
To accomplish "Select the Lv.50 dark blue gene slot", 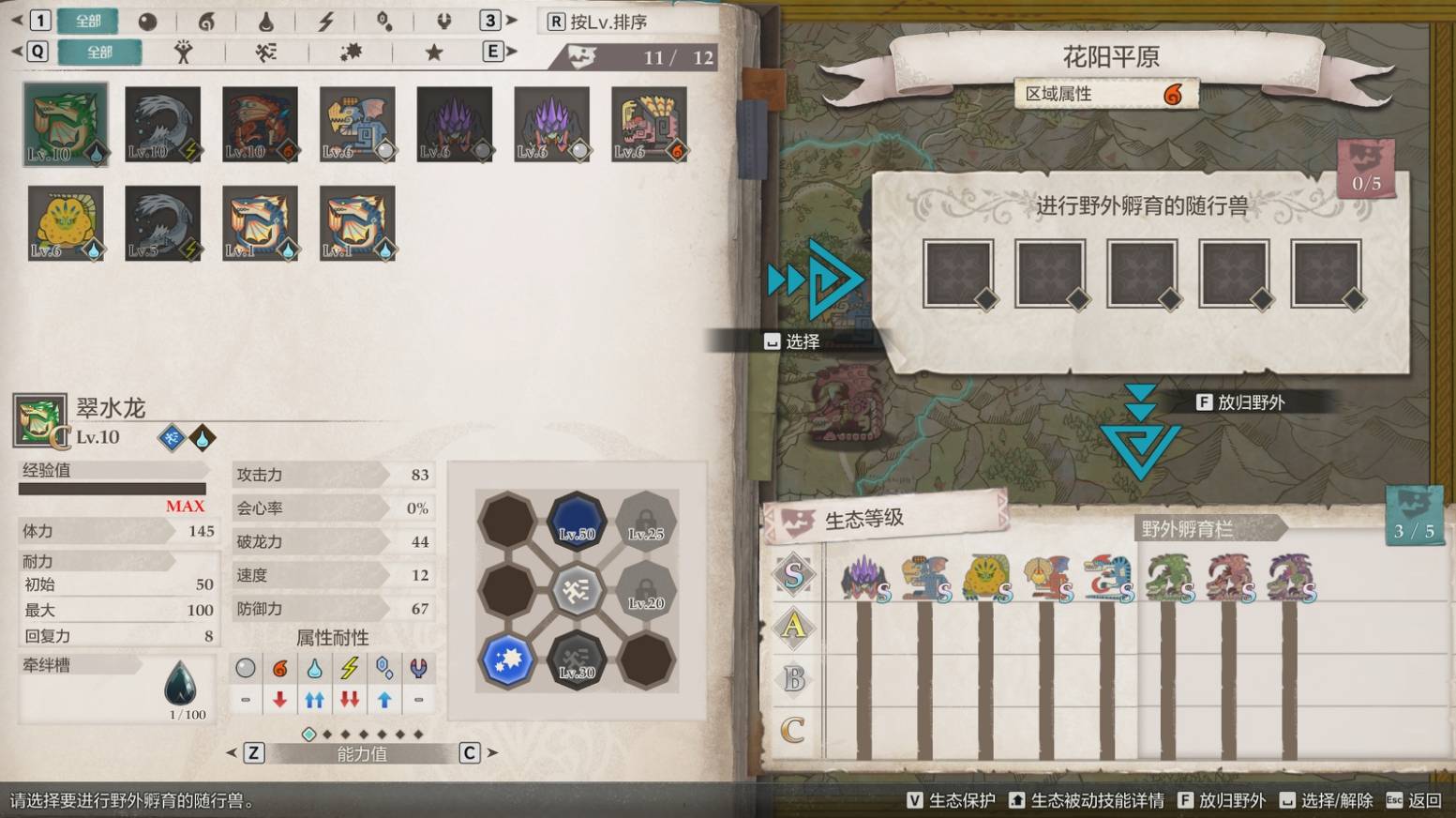I will [577, 520].
